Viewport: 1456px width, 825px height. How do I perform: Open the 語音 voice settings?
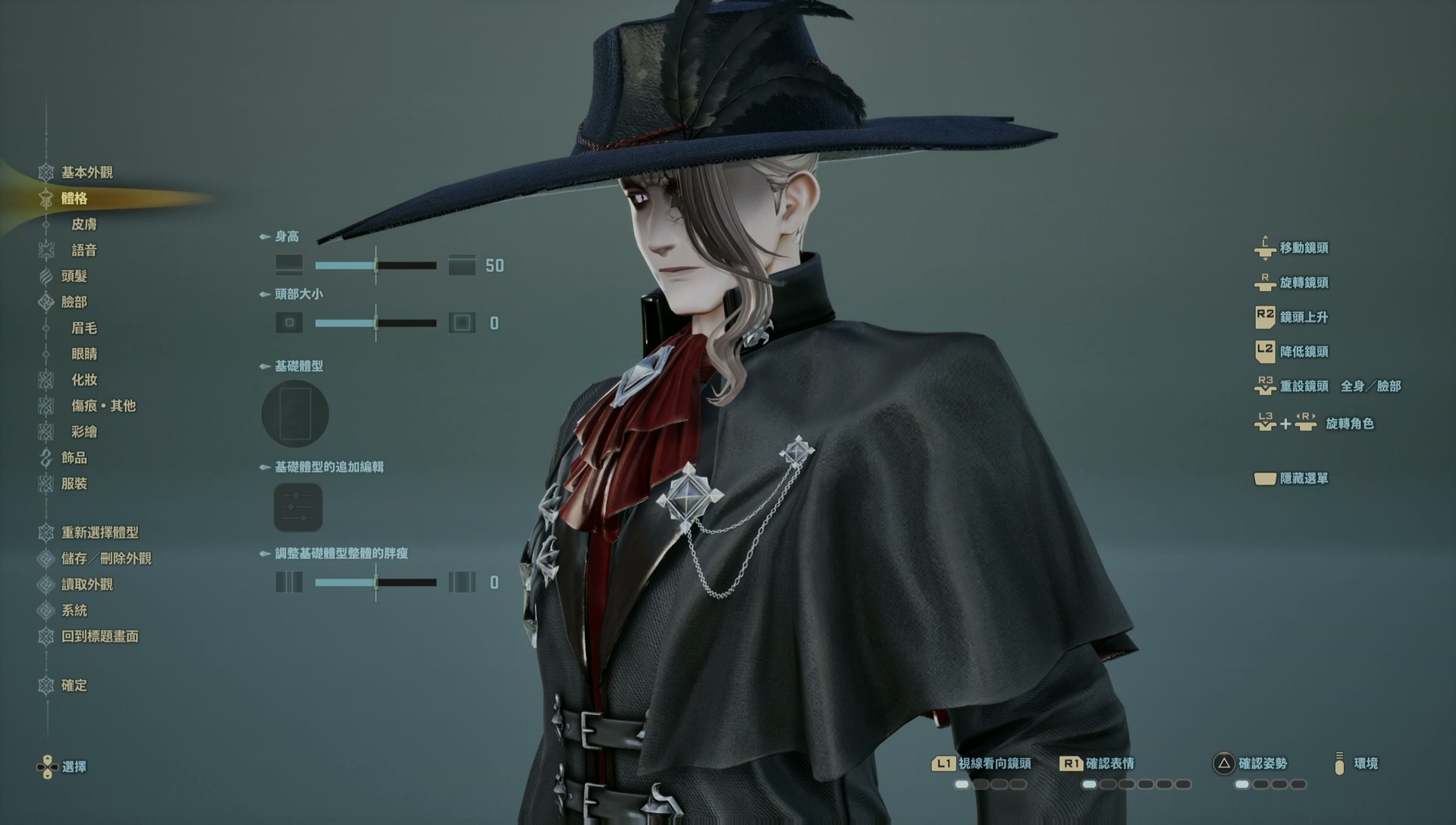[84, 250]
